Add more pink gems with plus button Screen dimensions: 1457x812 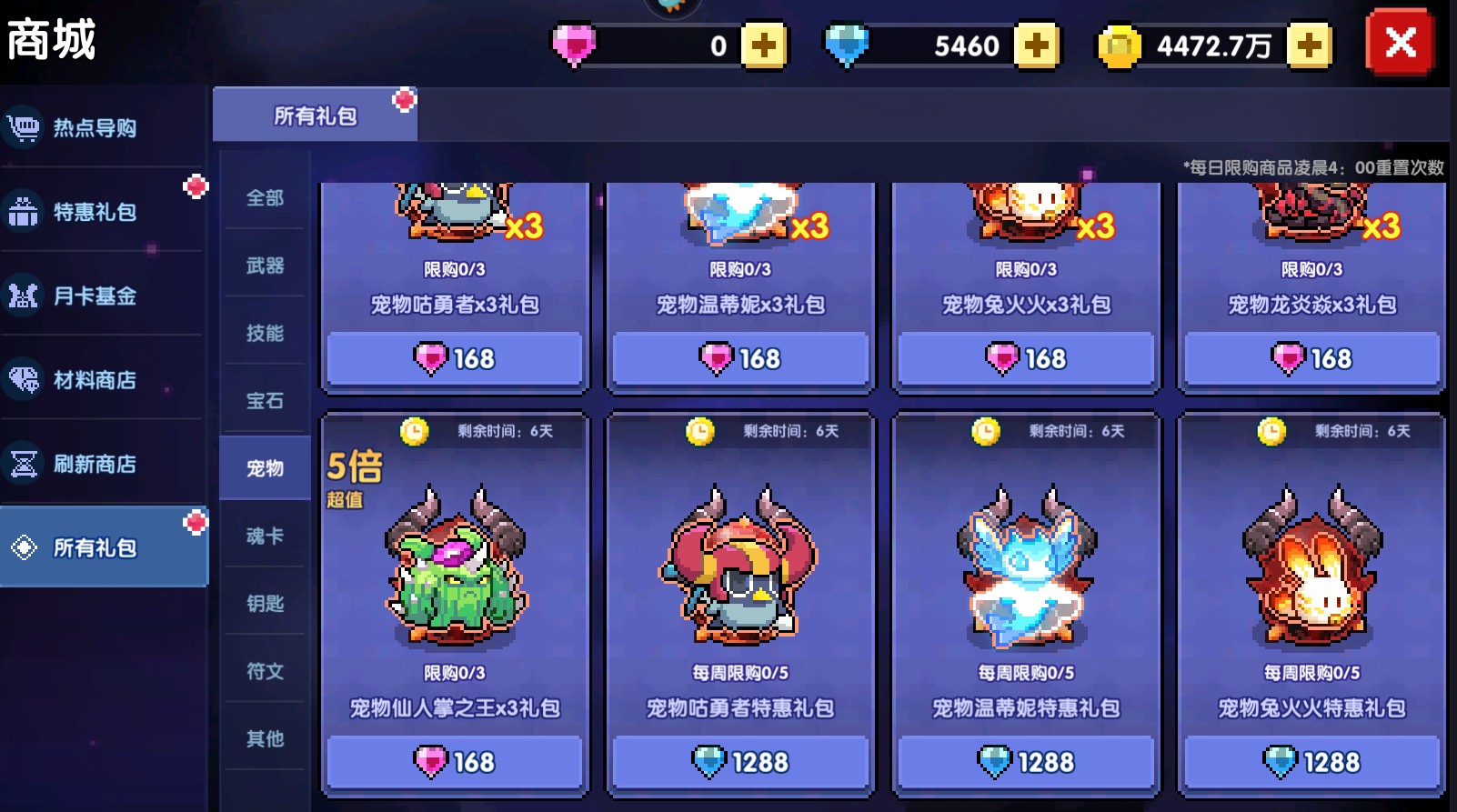[x=764, y=45]
